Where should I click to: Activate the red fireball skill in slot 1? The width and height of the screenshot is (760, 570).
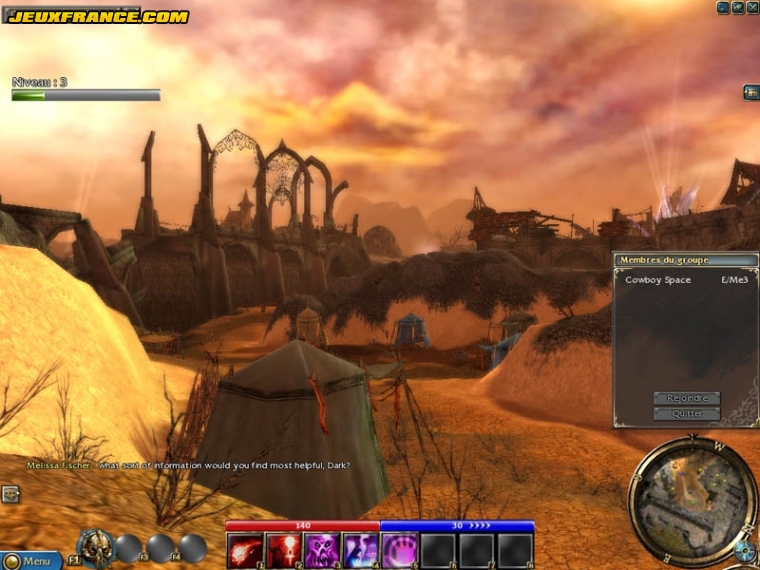click(245, 550)
